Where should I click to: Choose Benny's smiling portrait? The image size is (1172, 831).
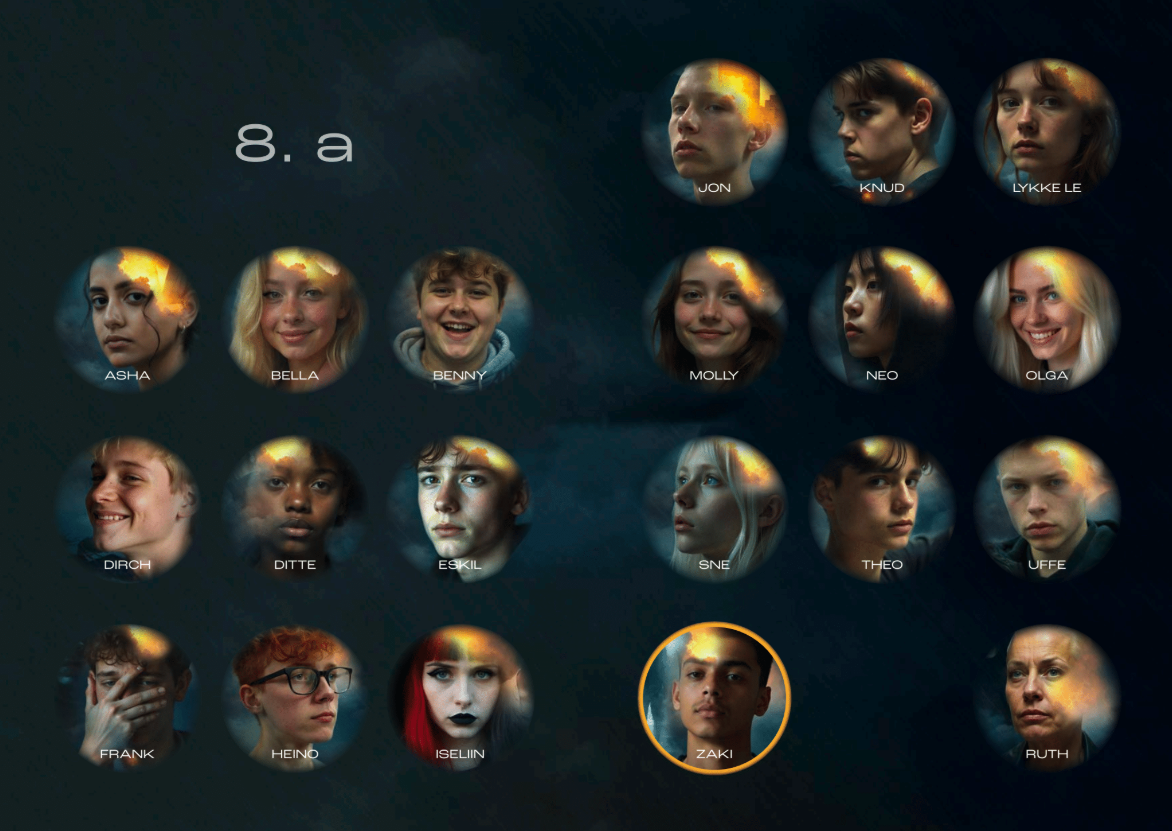click(x=460, y=318)
